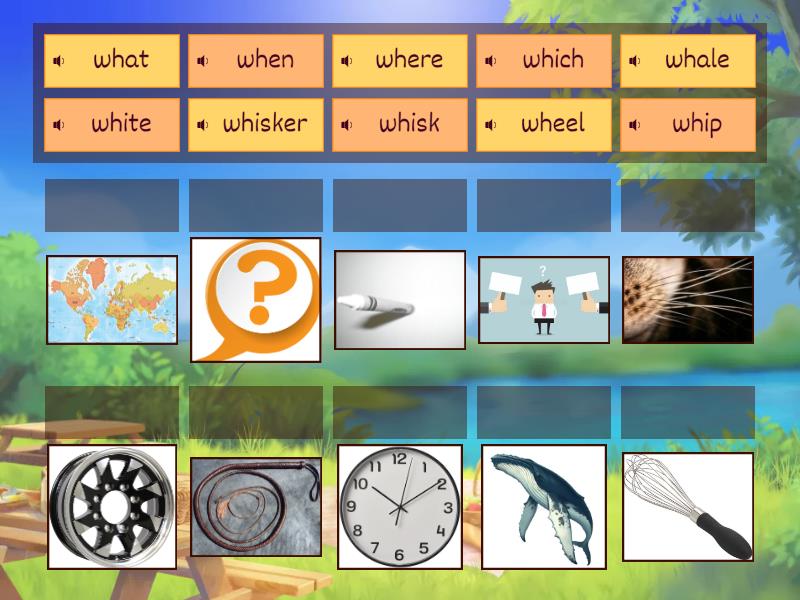This screenshot has height=600, width=800.
Task: Pick the "when" word tile
Action: [264, 60]
